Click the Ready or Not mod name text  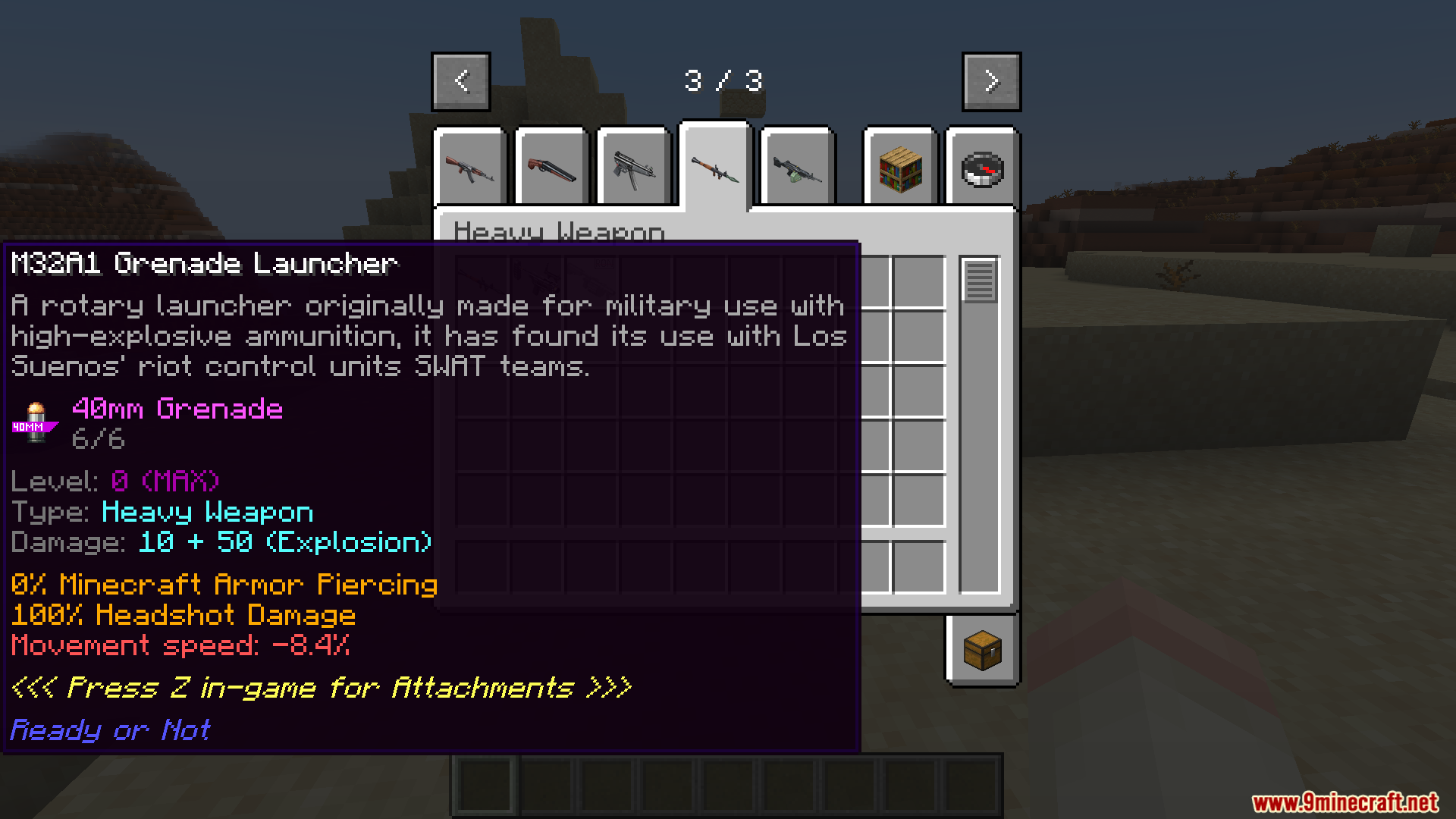108,730
